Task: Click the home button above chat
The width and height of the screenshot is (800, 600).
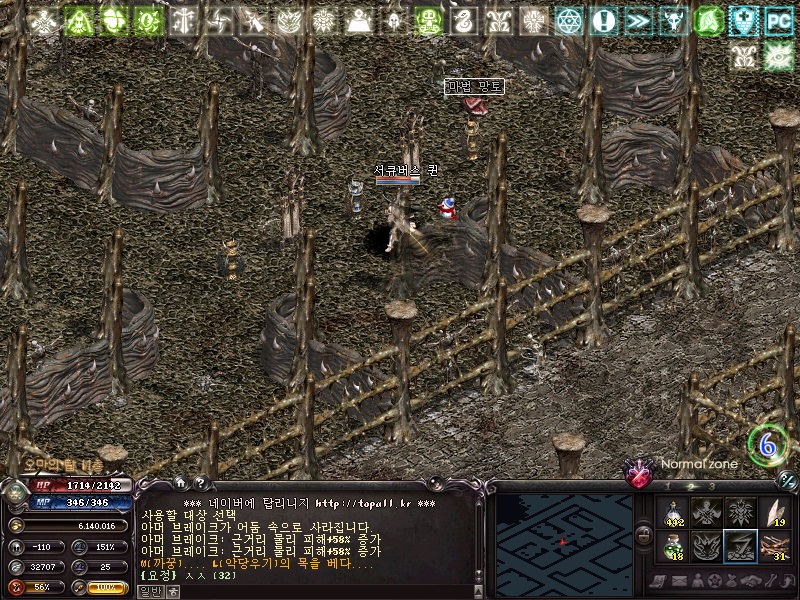Action: point(179,481)
